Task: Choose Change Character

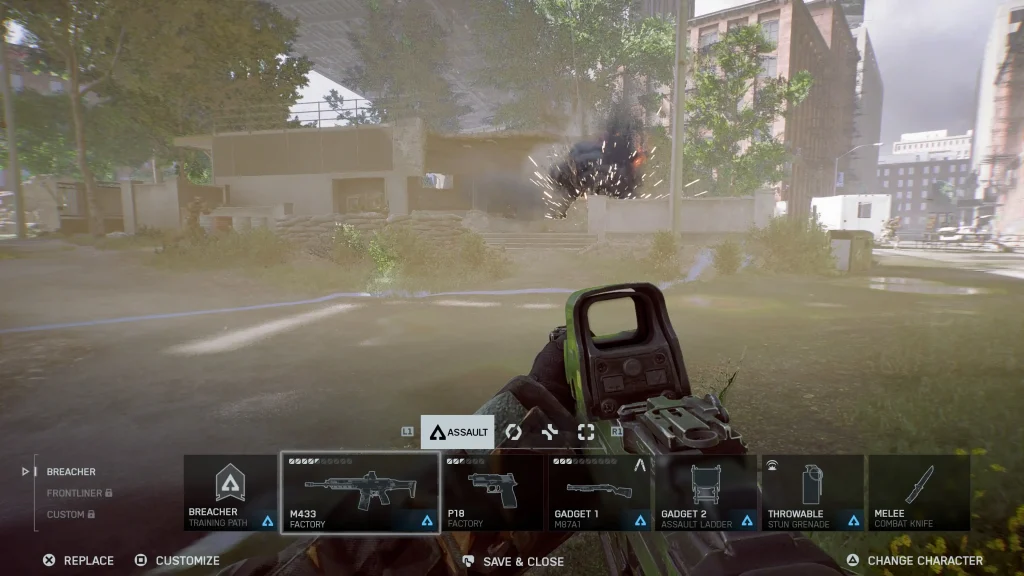Action: click(914, 561)
